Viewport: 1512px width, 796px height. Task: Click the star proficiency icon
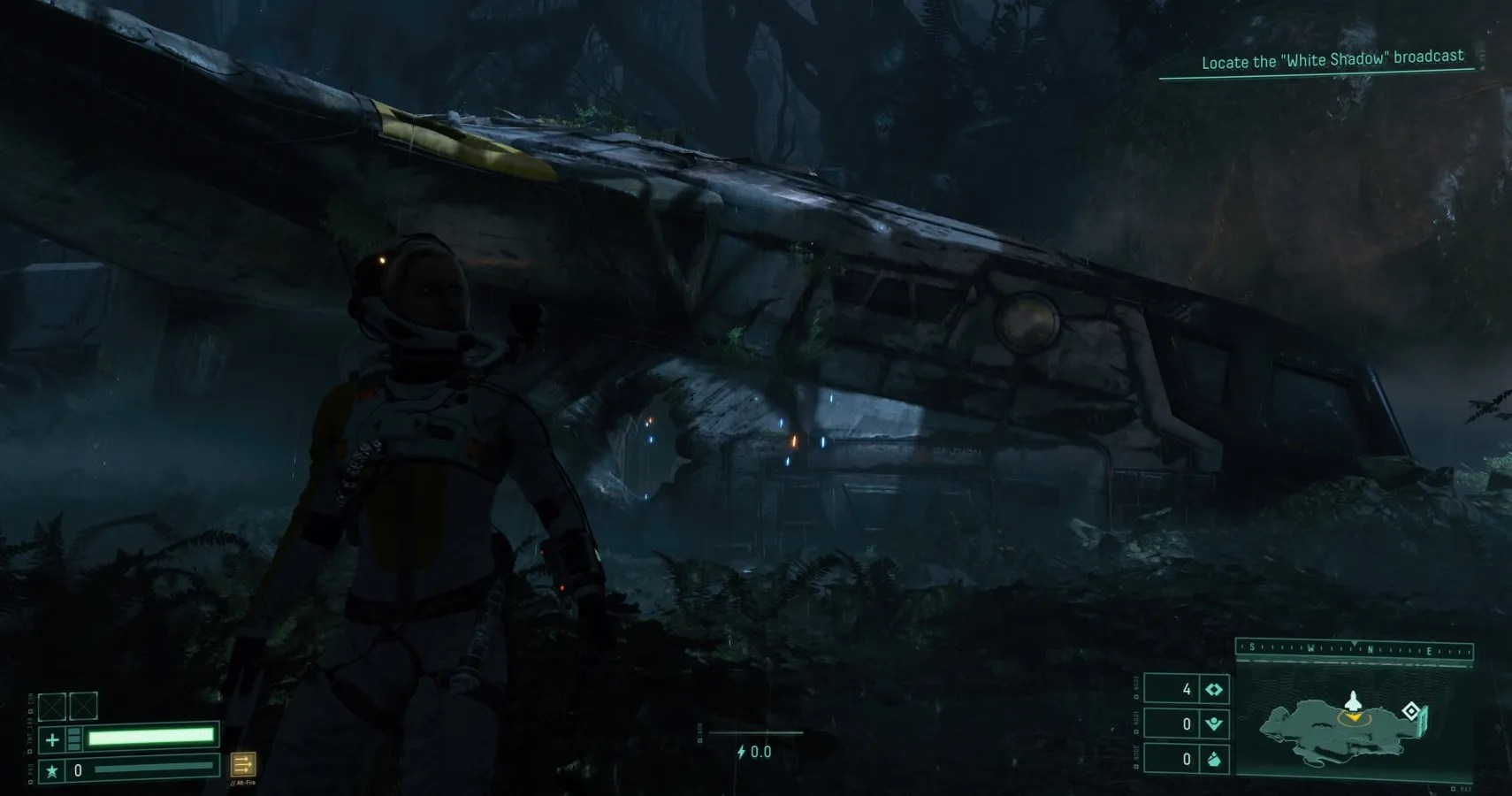52,771
